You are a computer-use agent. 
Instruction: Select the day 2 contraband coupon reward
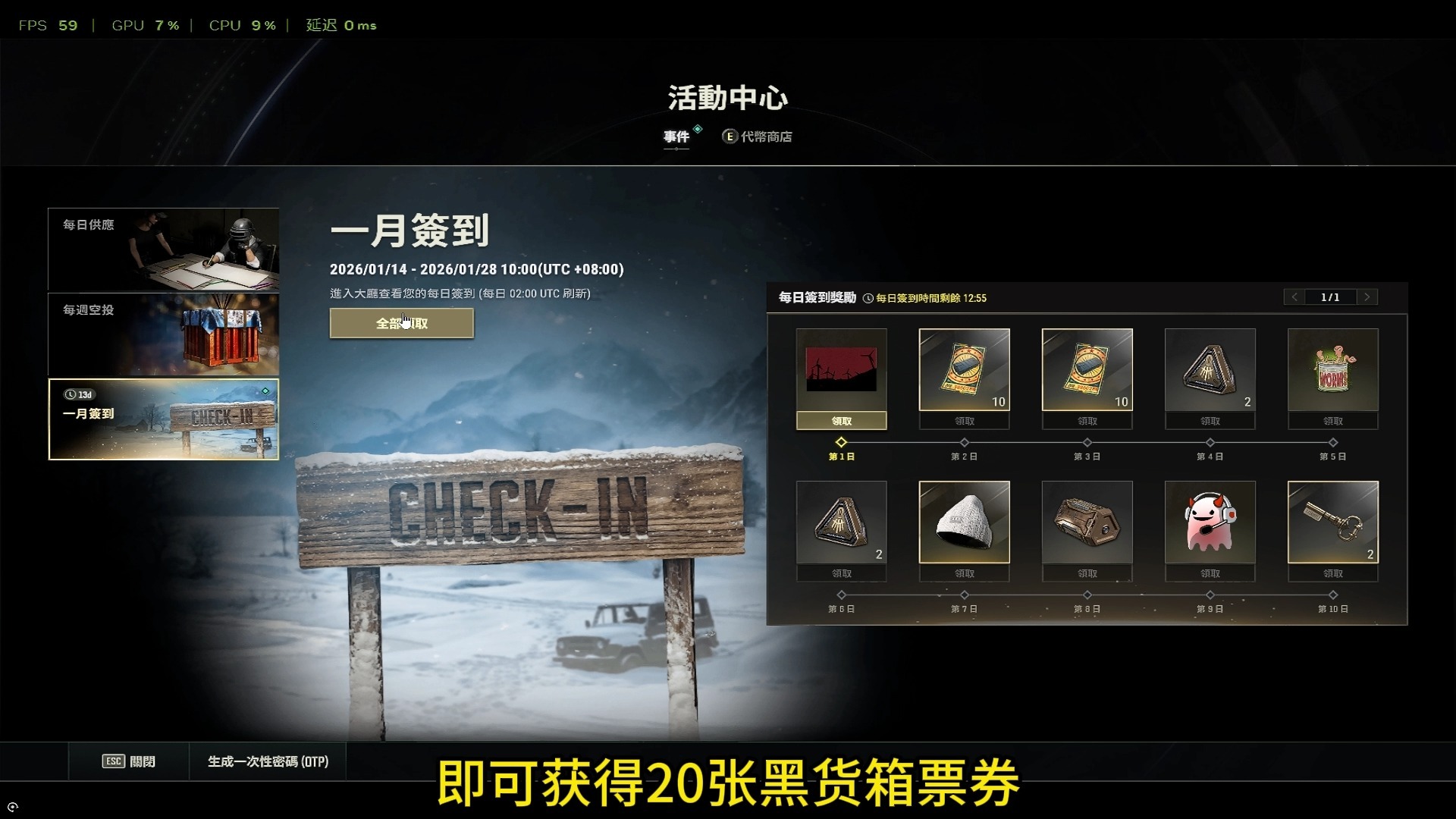coord(964,370)
